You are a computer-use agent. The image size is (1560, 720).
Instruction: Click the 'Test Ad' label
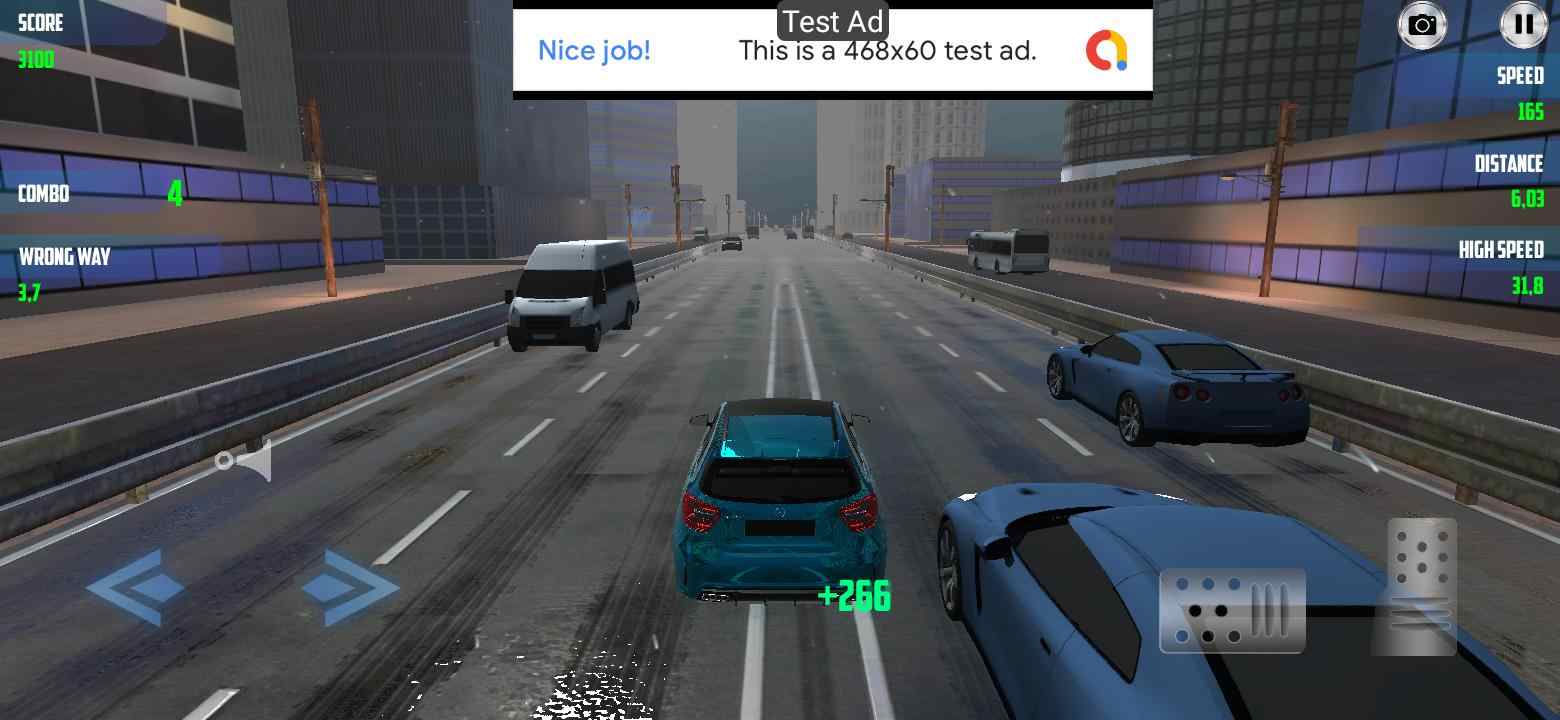click(830, 19)
